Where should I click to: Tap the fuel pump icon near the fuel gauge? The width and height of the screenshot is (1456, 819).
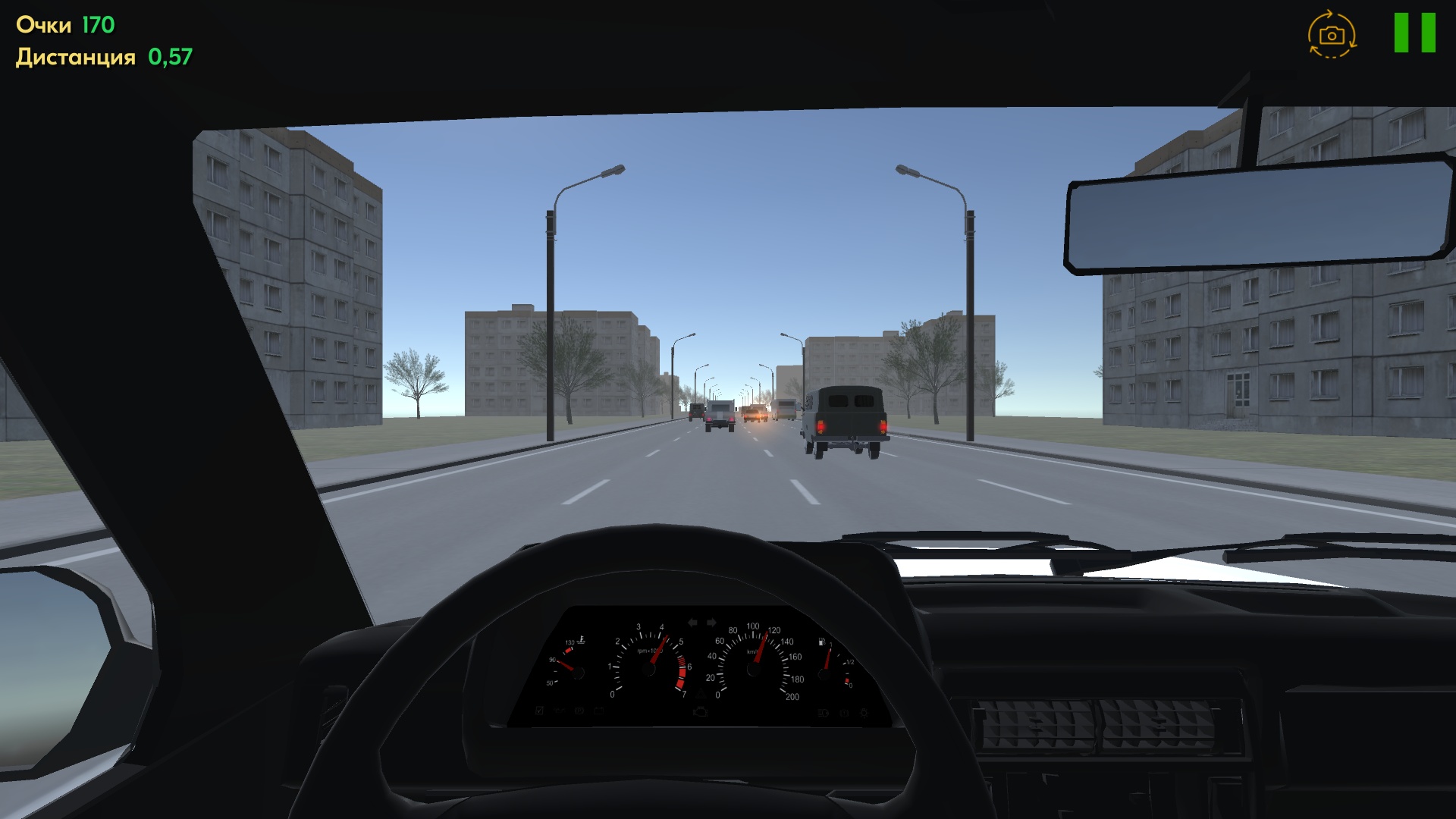click(821, 642)
